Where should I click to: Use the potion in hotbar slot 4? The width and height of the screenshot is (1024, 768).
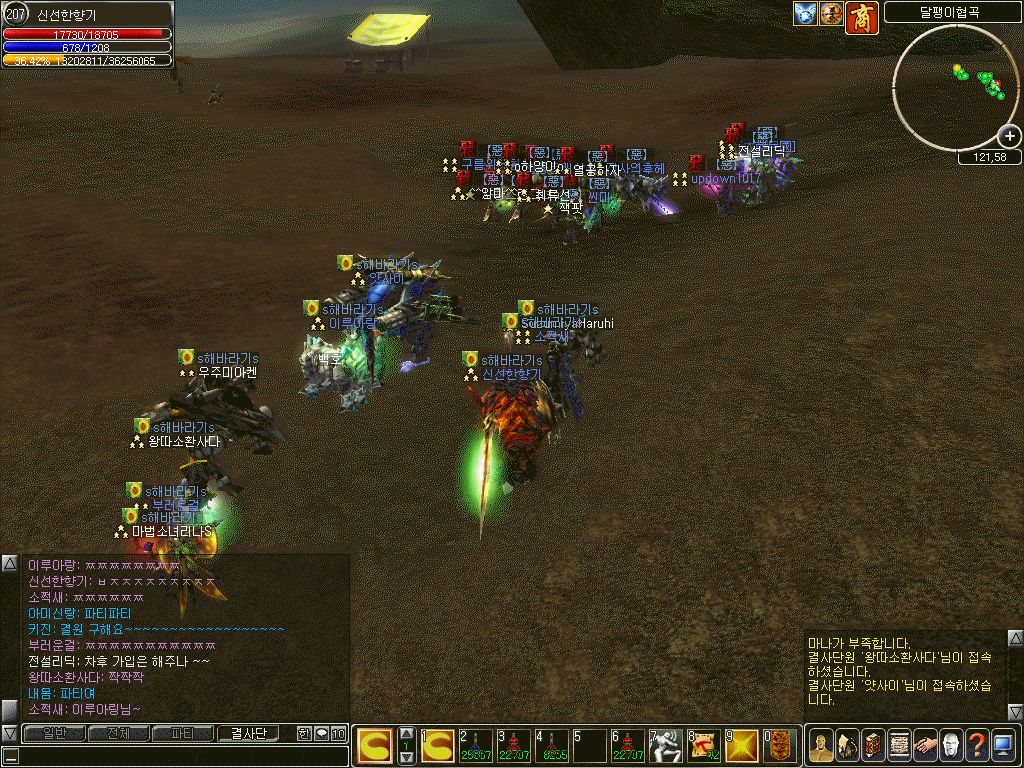pos(552,745)
